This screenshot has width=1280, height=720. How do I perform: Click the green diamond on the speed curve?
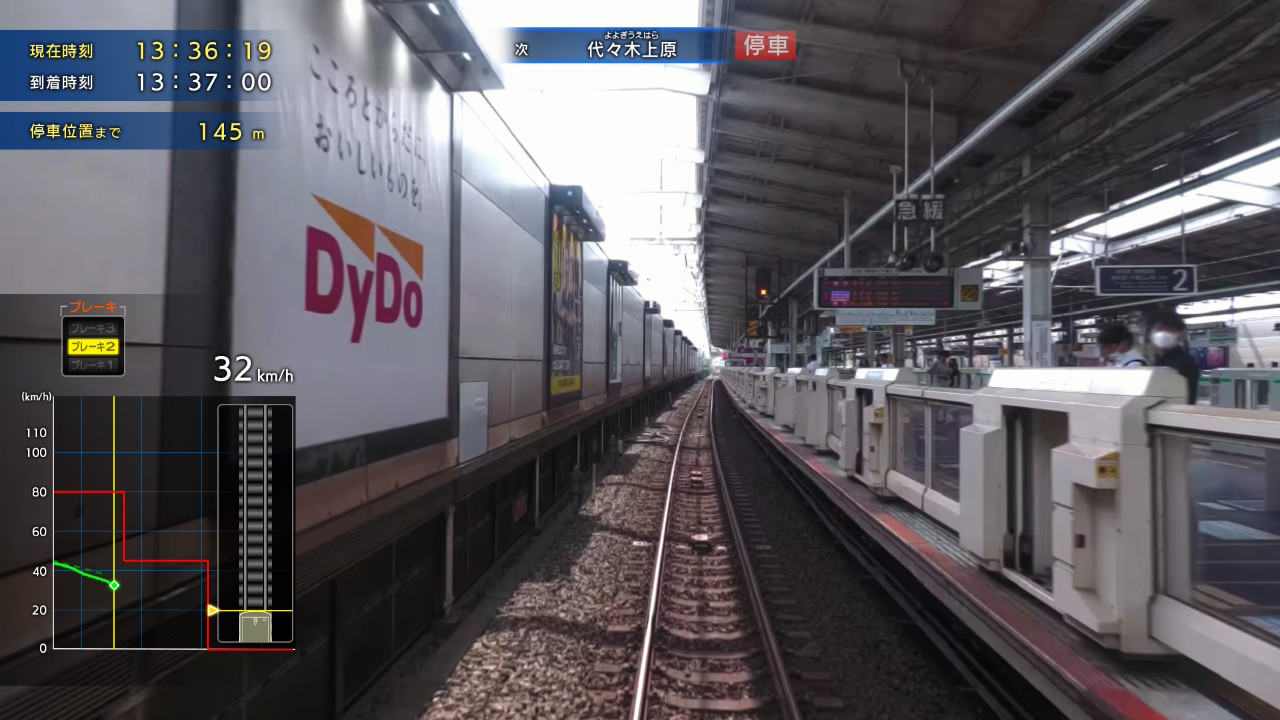[113, 585]
